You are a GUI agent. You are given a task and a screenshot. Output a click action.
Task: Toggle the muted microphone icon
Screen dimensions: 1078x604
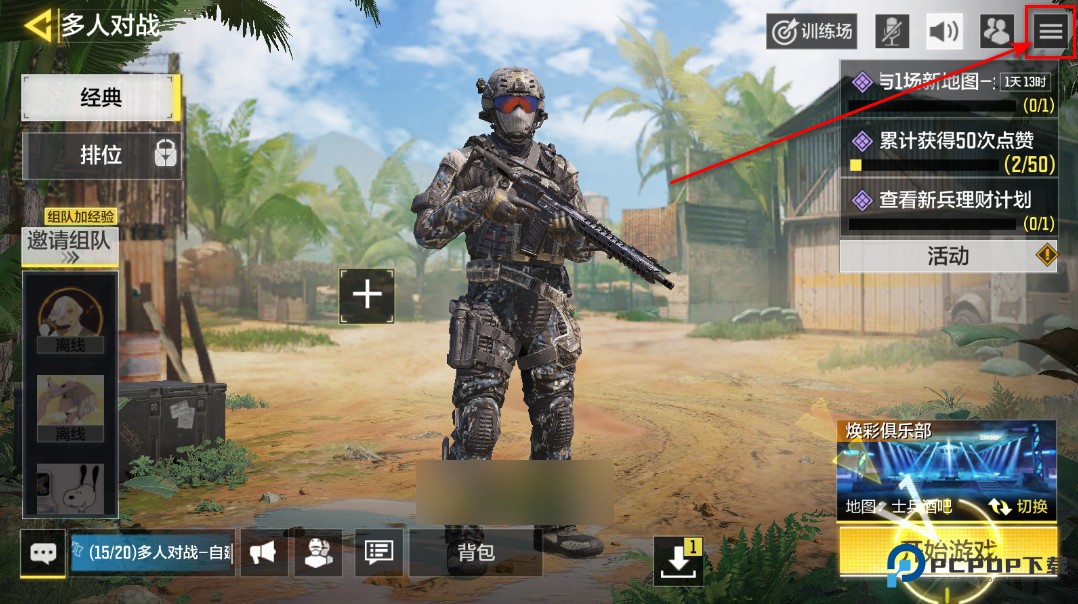pos(892,32)
